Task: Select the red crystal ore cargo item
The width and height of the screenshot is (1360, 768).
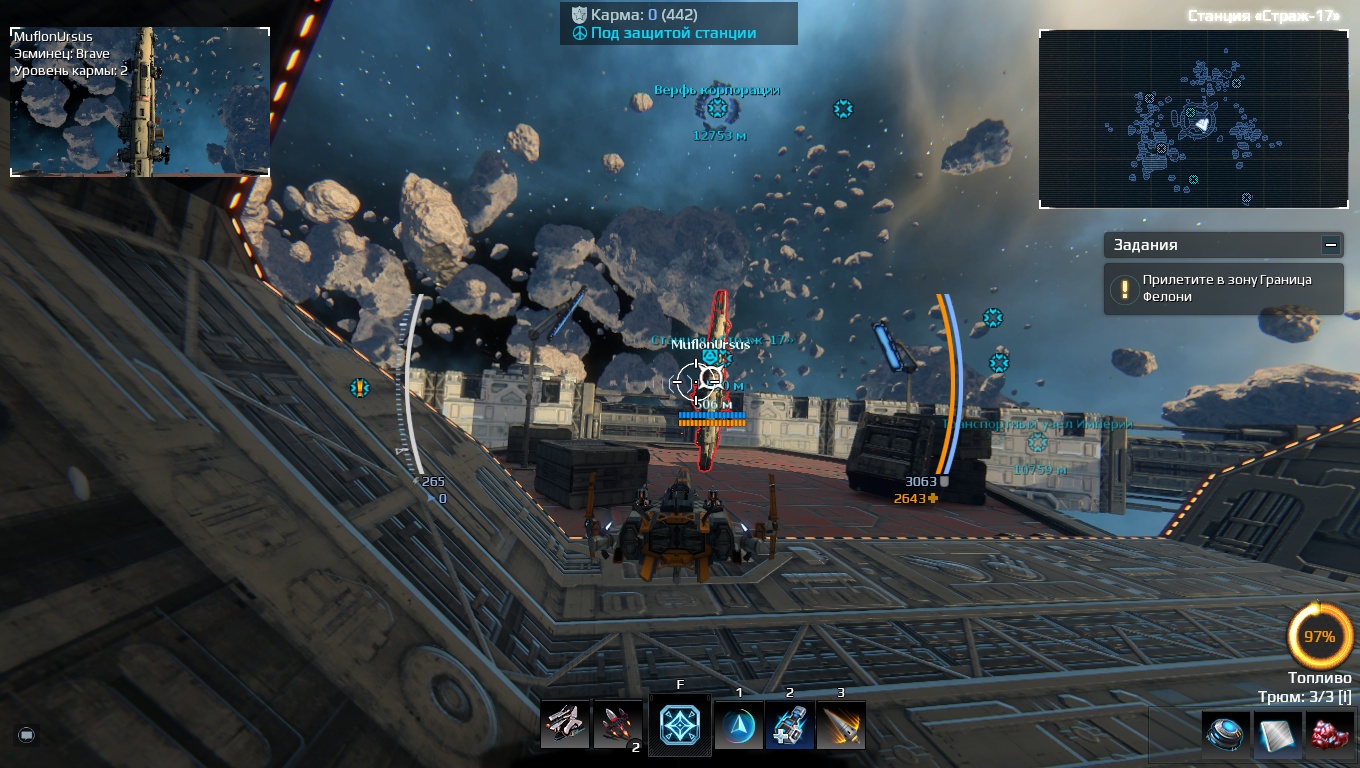Action: (x=1330, y=733)
